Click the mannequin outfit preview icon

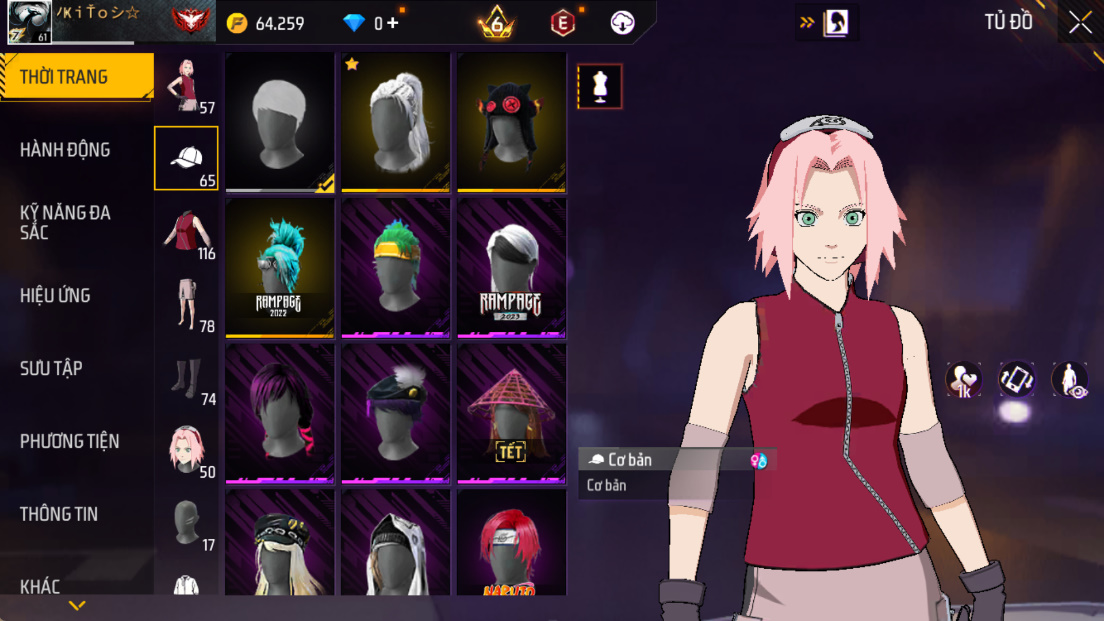[600, 87]
